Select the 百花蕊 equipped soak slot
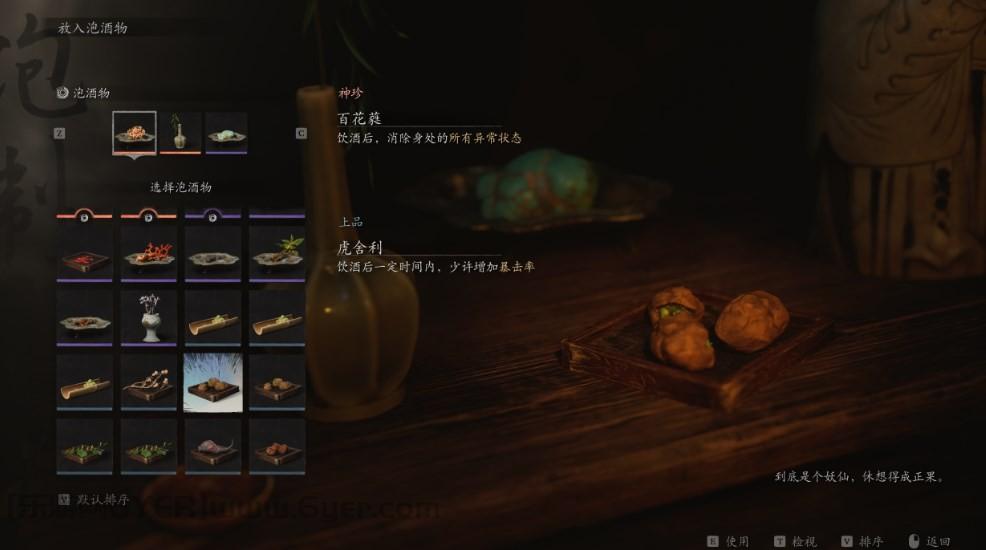This screenshot has width=986, height=550. pos(134,133)
